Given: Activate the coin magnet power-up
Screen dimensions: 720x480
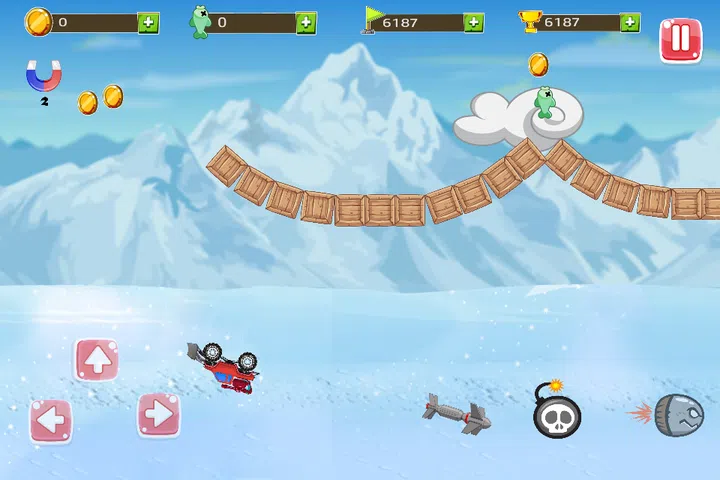Looking at the screenshot, I should click(42, 76).
